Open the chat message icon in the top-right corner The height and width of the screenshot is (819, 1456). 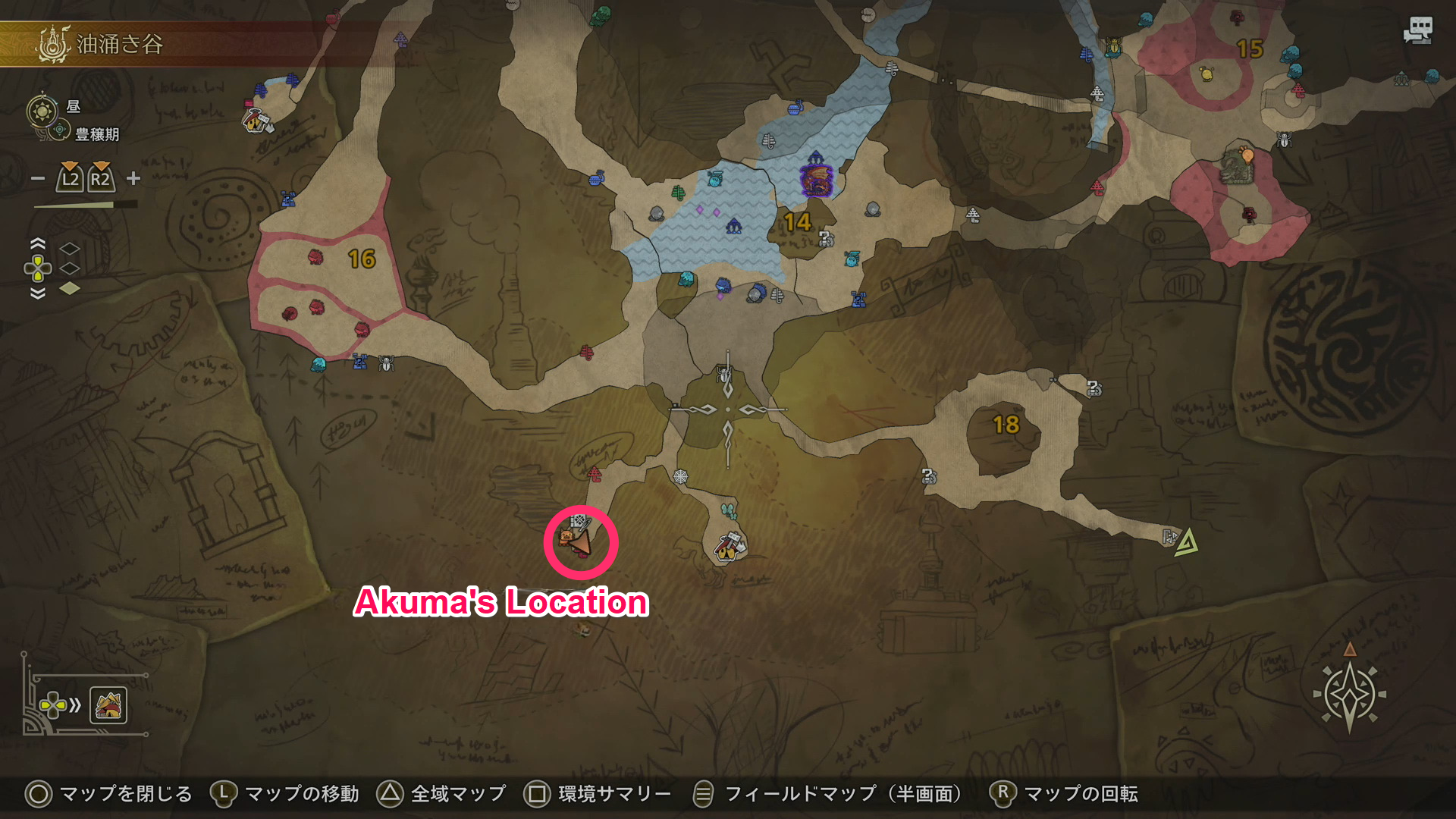pos(1417,29)
